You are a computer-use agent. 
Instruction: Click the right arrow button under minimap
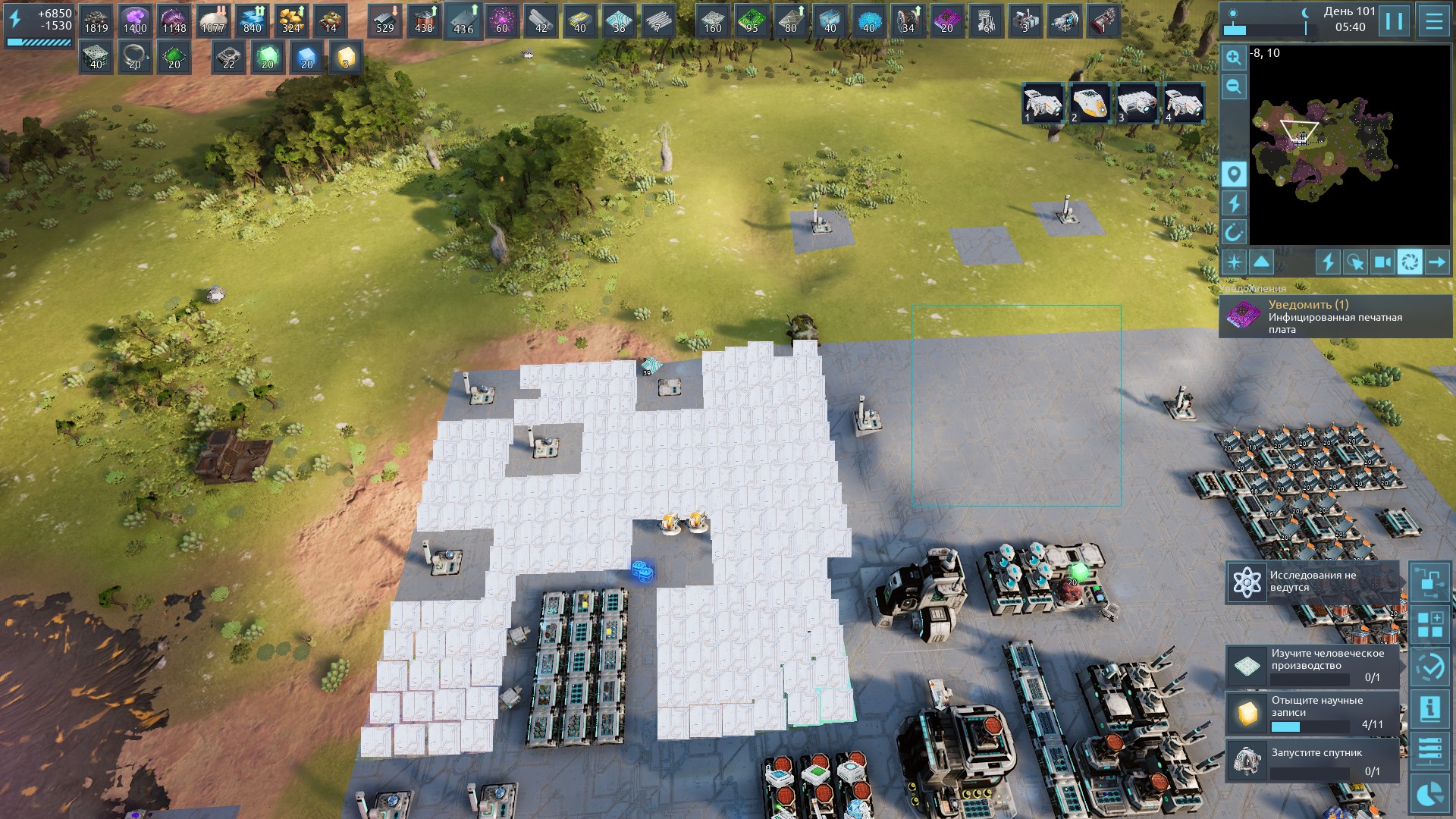(x=1437, y=262)
